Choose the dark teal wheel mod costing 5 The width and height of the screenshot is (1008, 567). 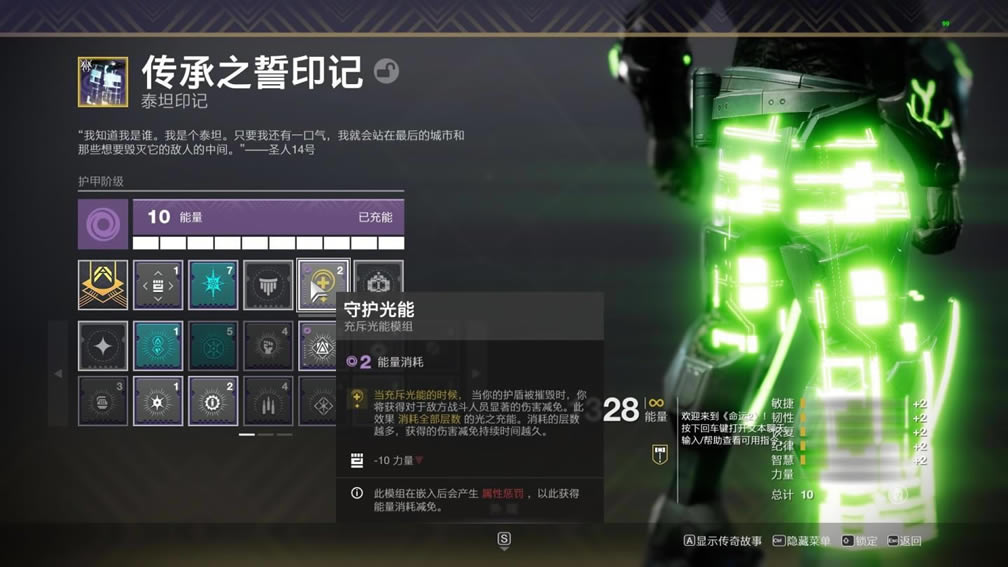tap(213, 346)
